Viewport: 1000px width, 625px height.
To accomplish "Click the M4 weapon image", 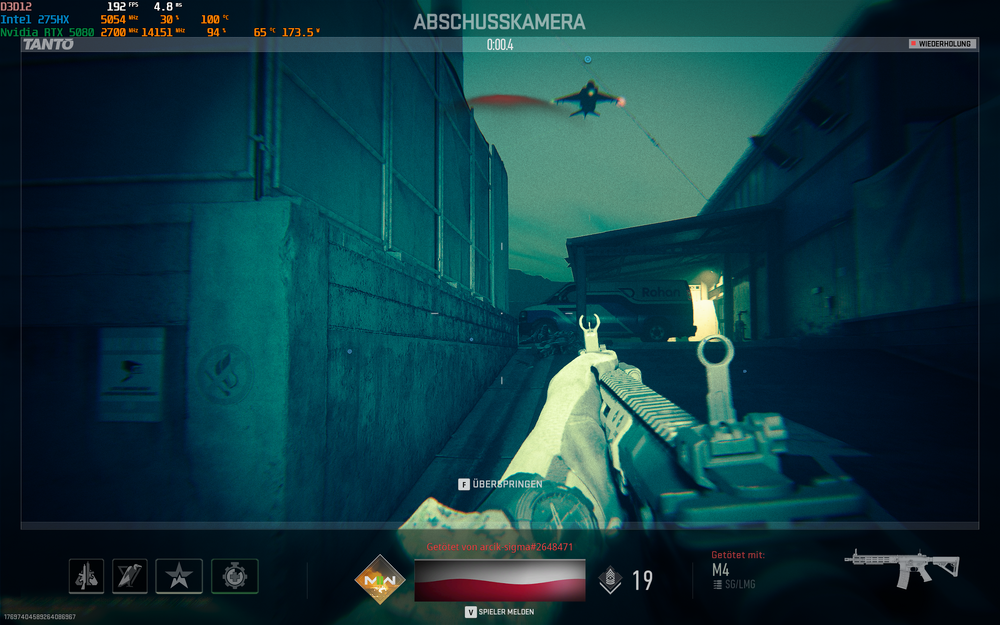I will click(901, 567).
